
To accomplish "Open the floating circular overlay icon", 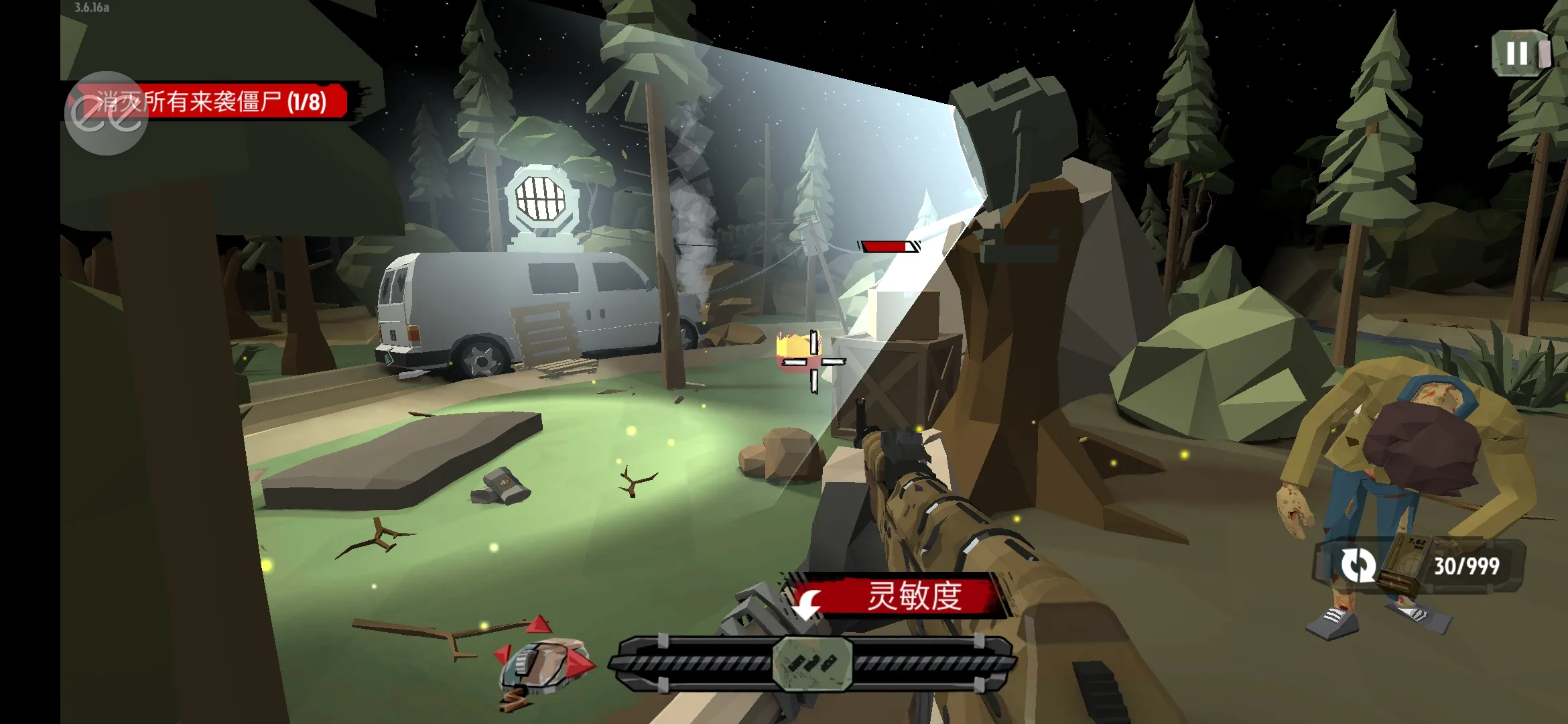I will click(x=107, y=114).
